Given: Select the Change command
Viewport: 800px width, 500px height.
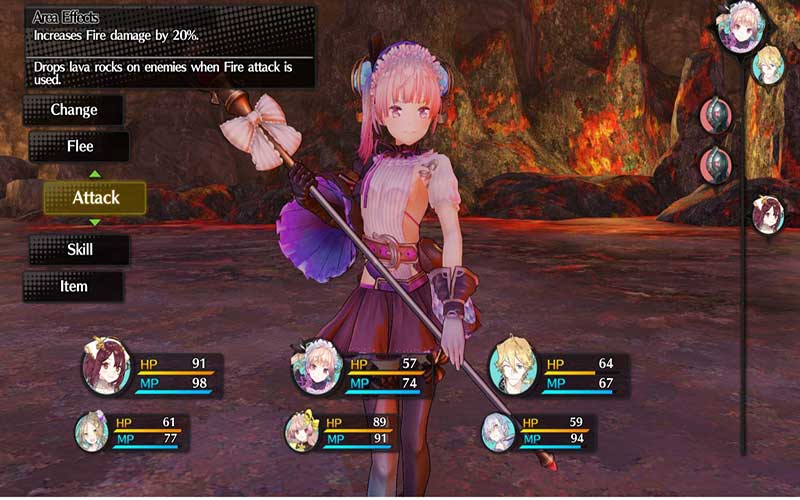Looking at the screenshot, I should coord(74,110).
